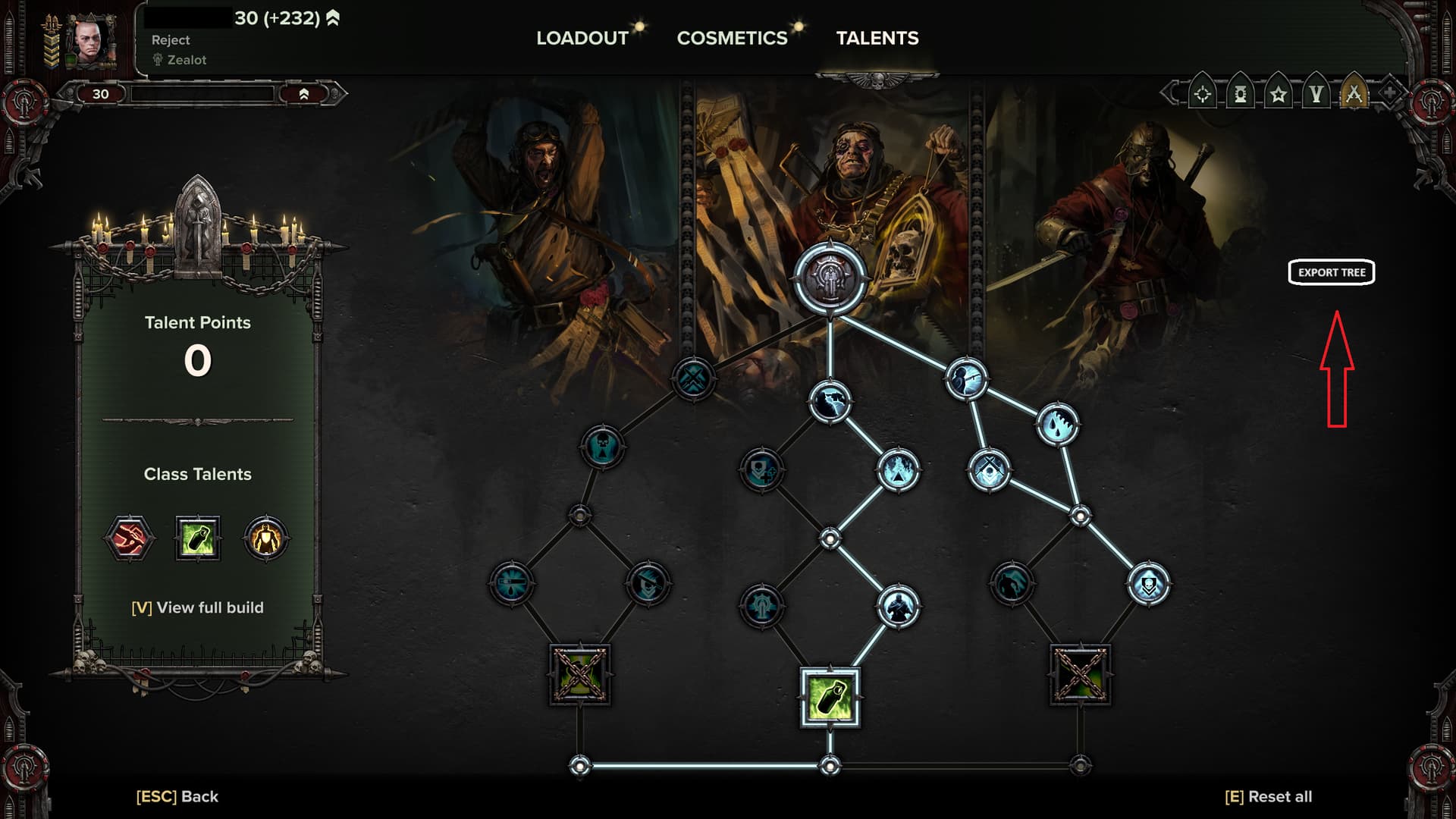Select the Talents tab
Image resolution: width=1456 pixels, height=819 pixels.
[877, 38]
